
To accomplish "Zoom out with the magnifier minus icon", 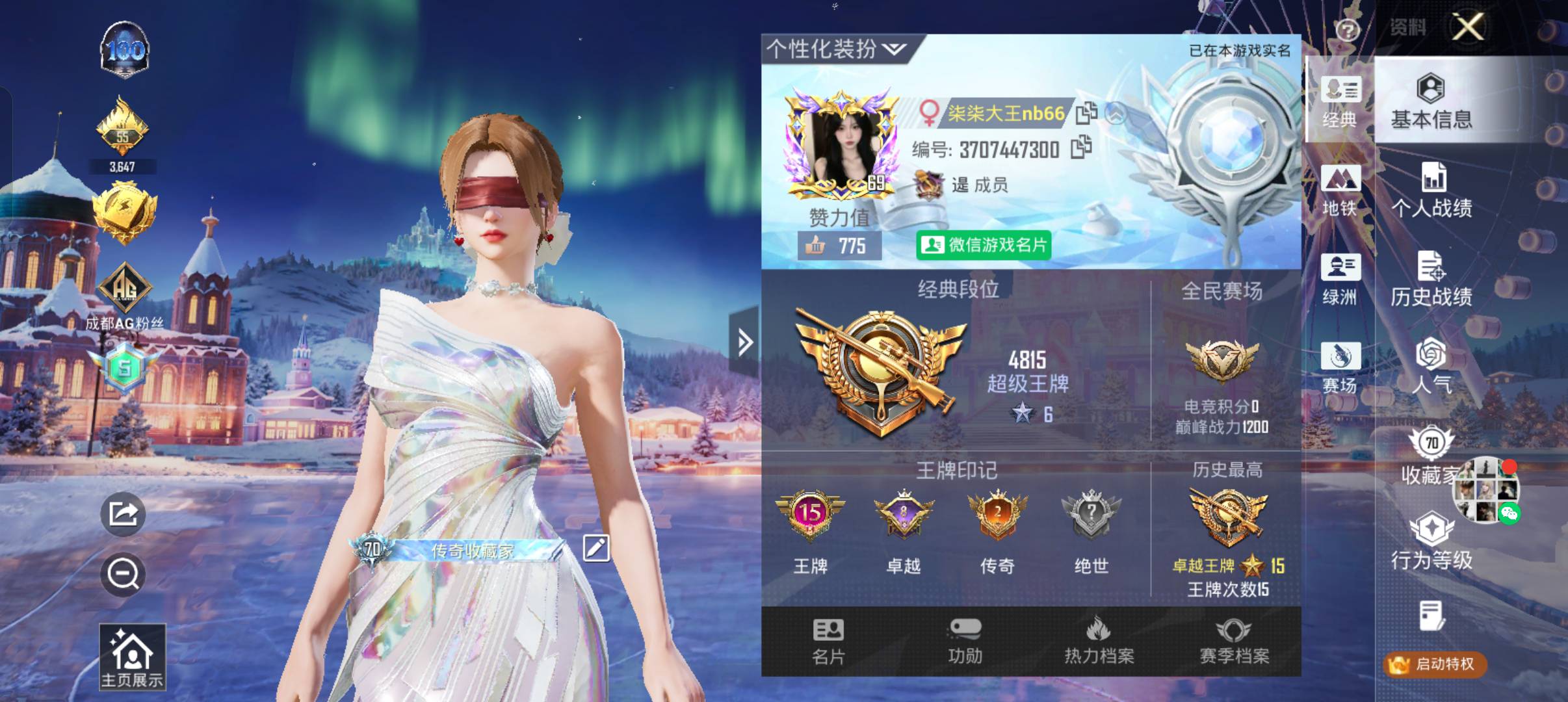I will click(x=123, y=575).
